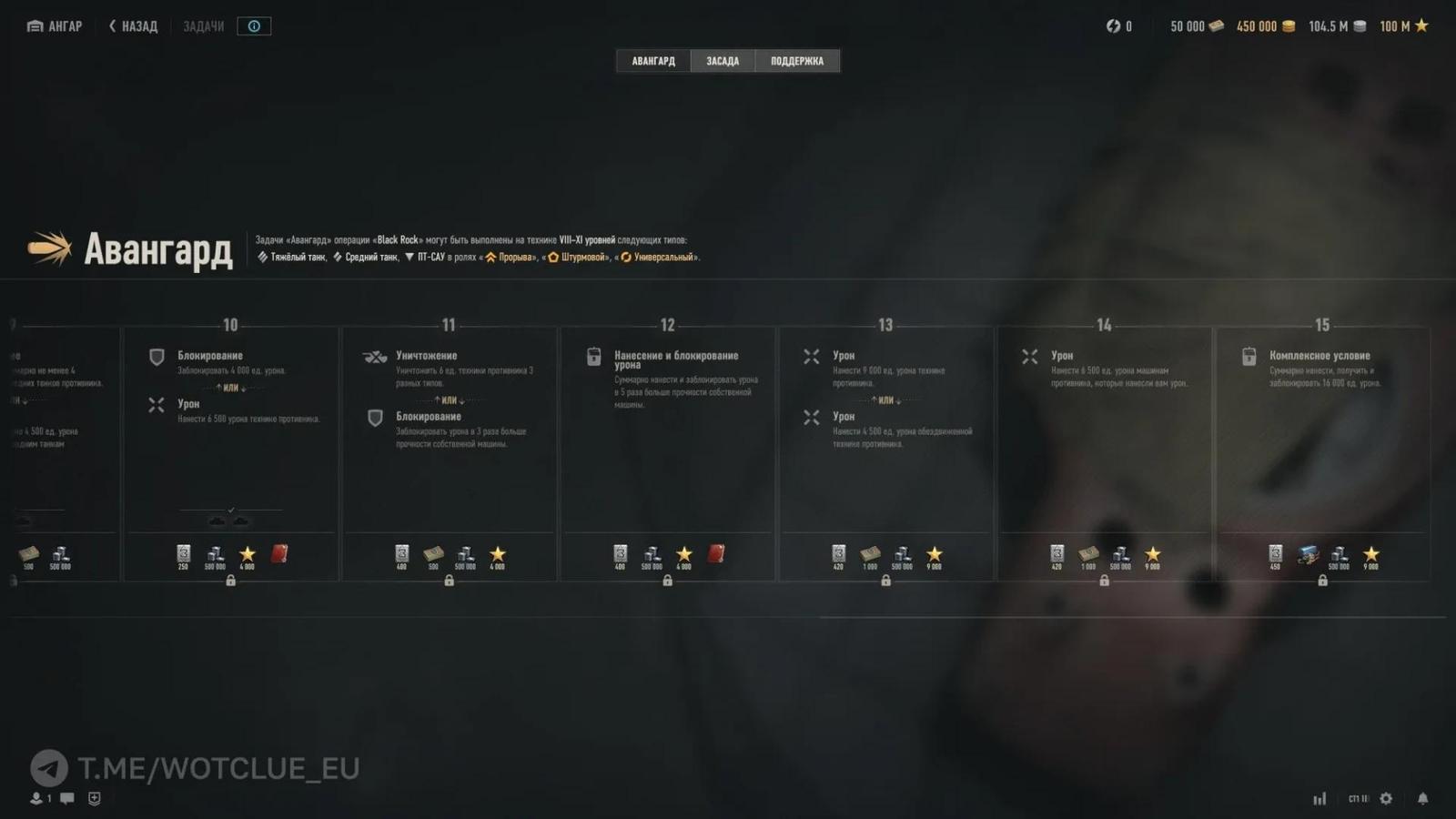Click the lock toggle under task 12
This screenshot has height=819, width=1456.
click(x=668, y=580)
